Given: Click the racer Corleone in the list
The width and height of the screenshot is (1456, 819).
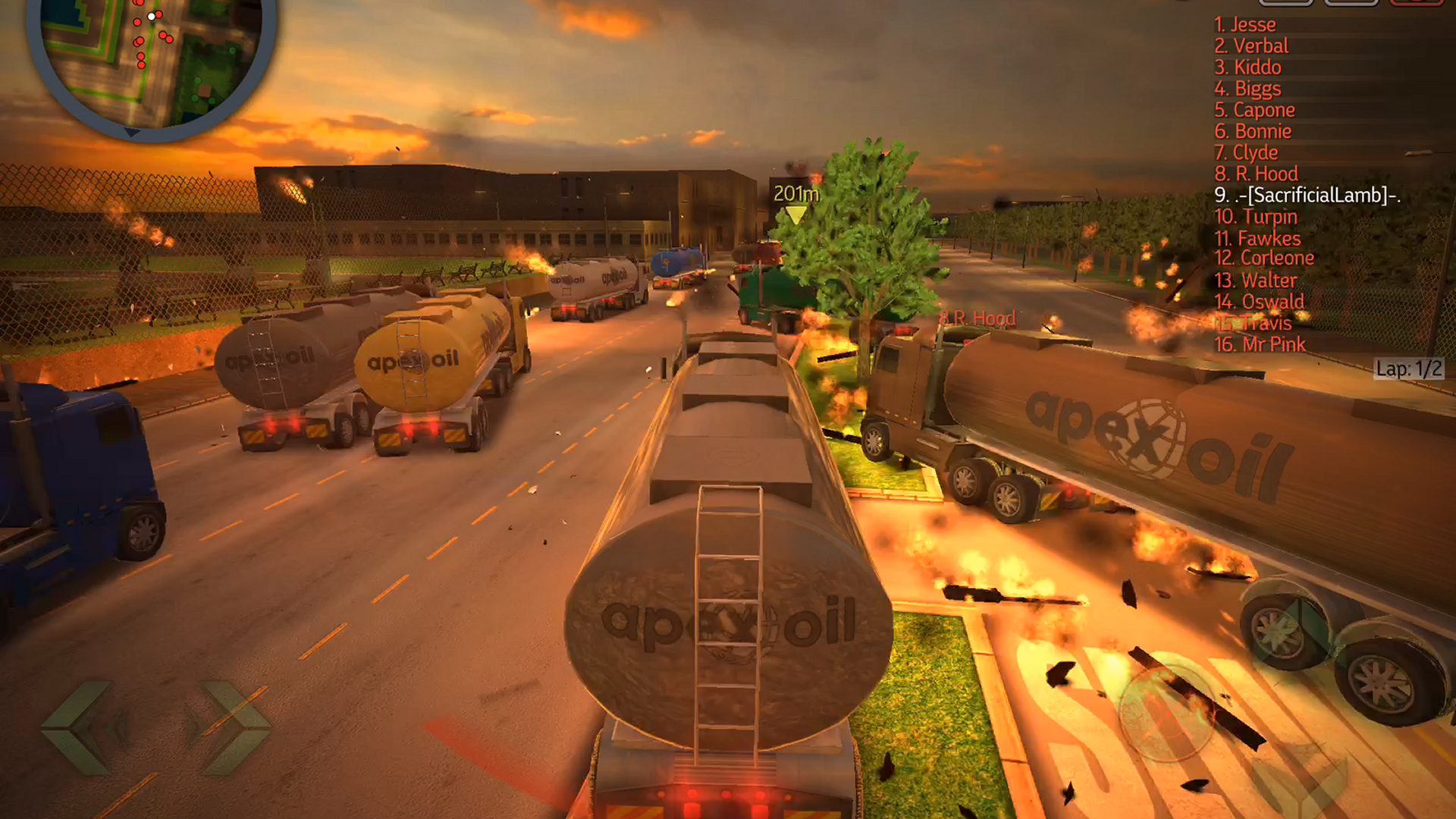Looking at the screenshot, I should point(1263,258).
